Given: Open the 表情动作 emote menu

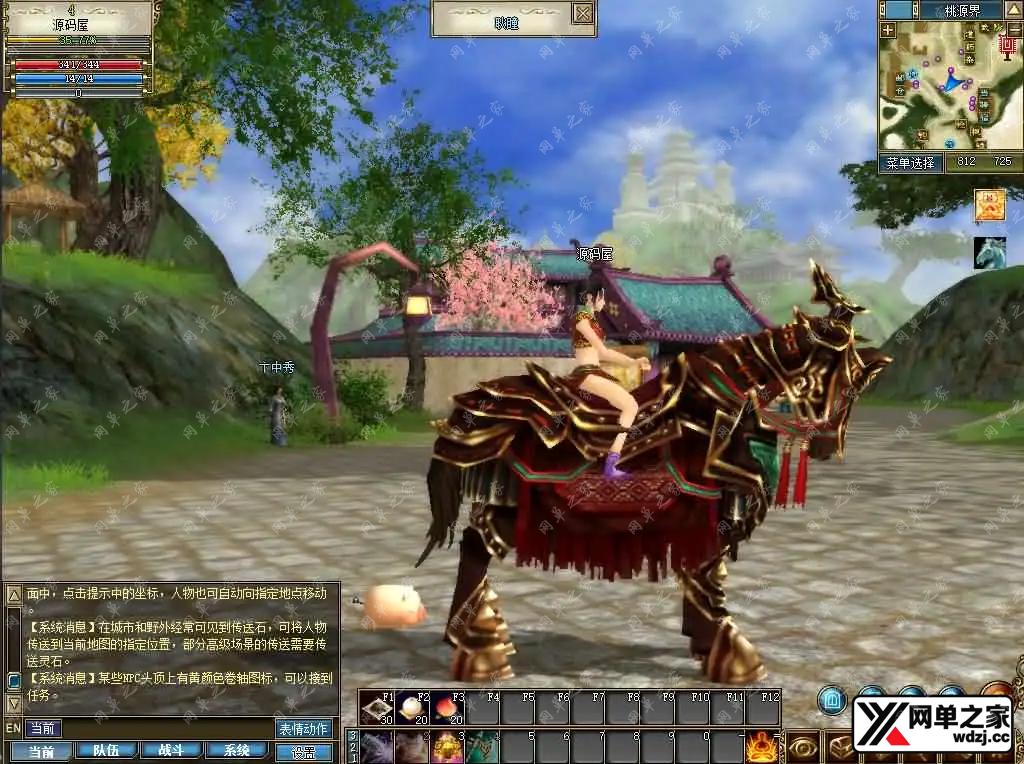Looking at the screenshot, I should (x=304, y=729).
